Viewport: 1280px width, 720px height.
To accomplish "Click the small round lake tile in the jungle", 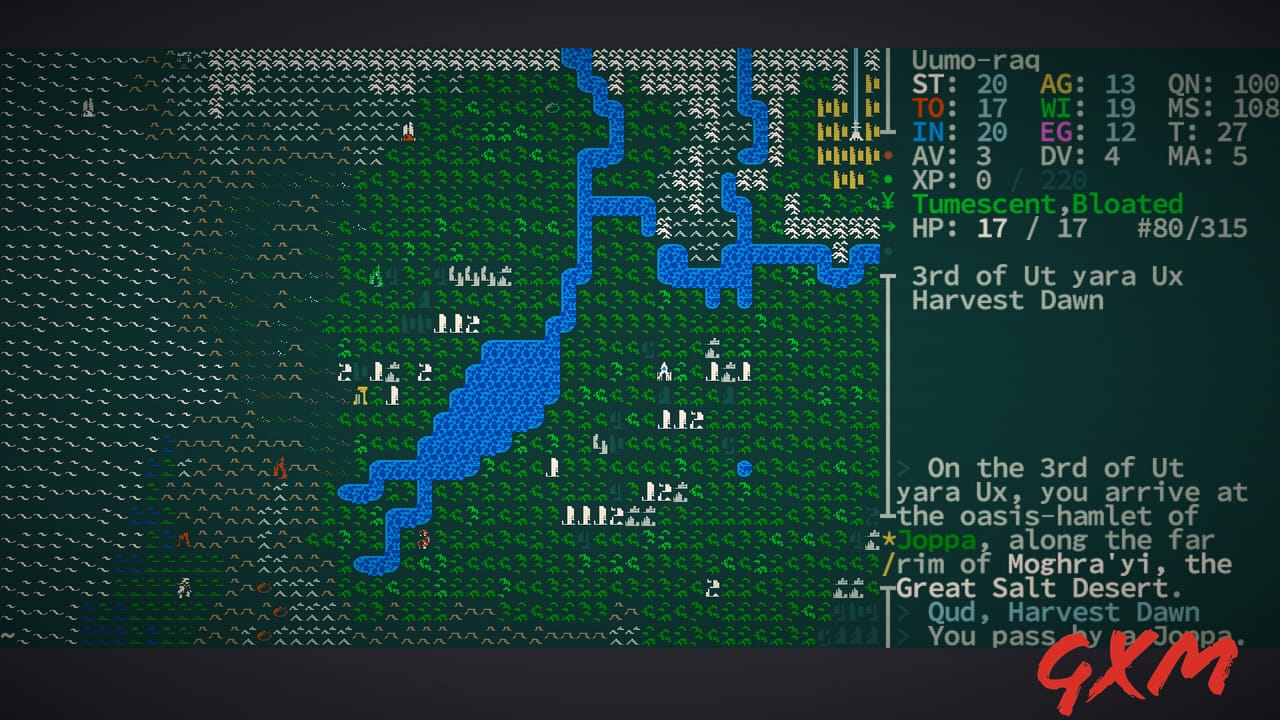I will pos(744,467).
